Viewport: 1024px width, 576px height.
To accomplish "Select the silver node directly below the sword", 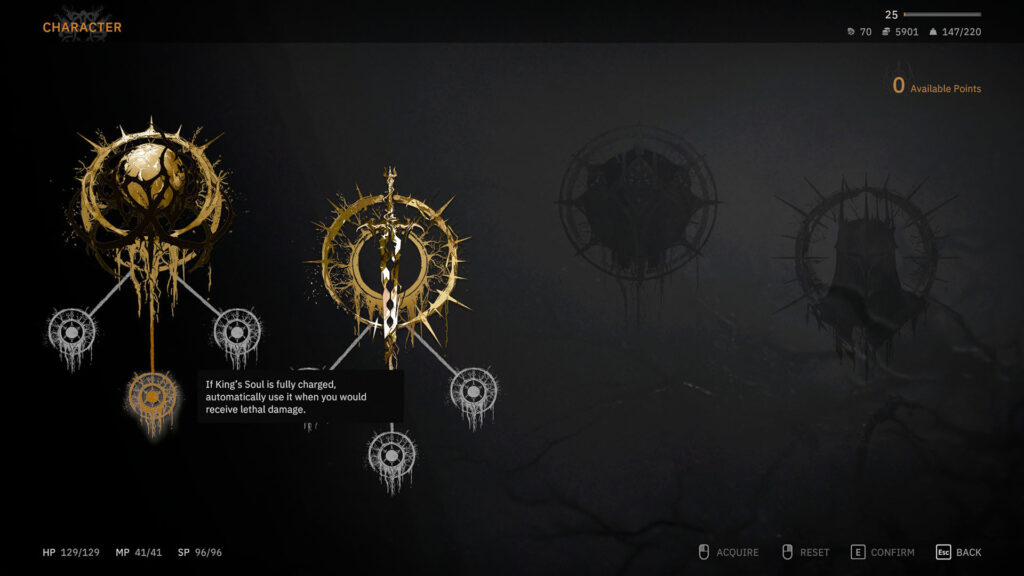I will tap(392, 454).
